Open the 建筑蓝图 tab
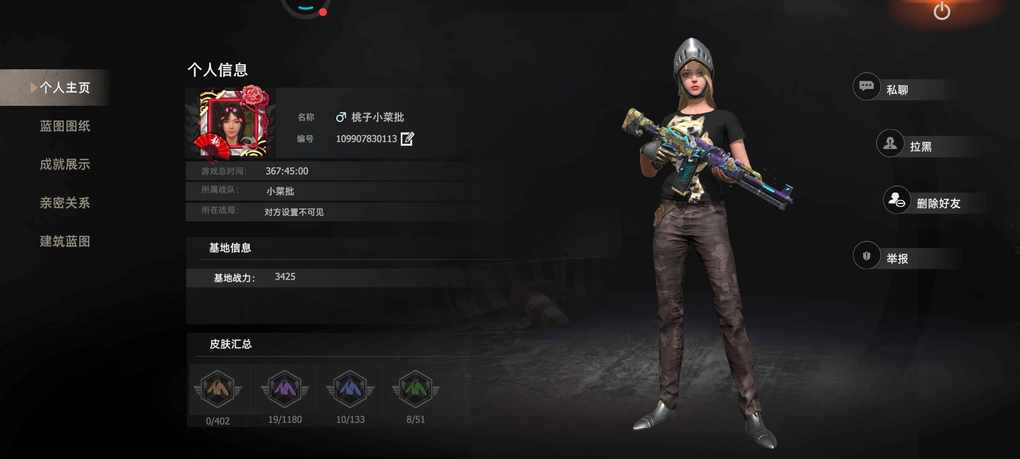1020x459 pixels. 65,241
